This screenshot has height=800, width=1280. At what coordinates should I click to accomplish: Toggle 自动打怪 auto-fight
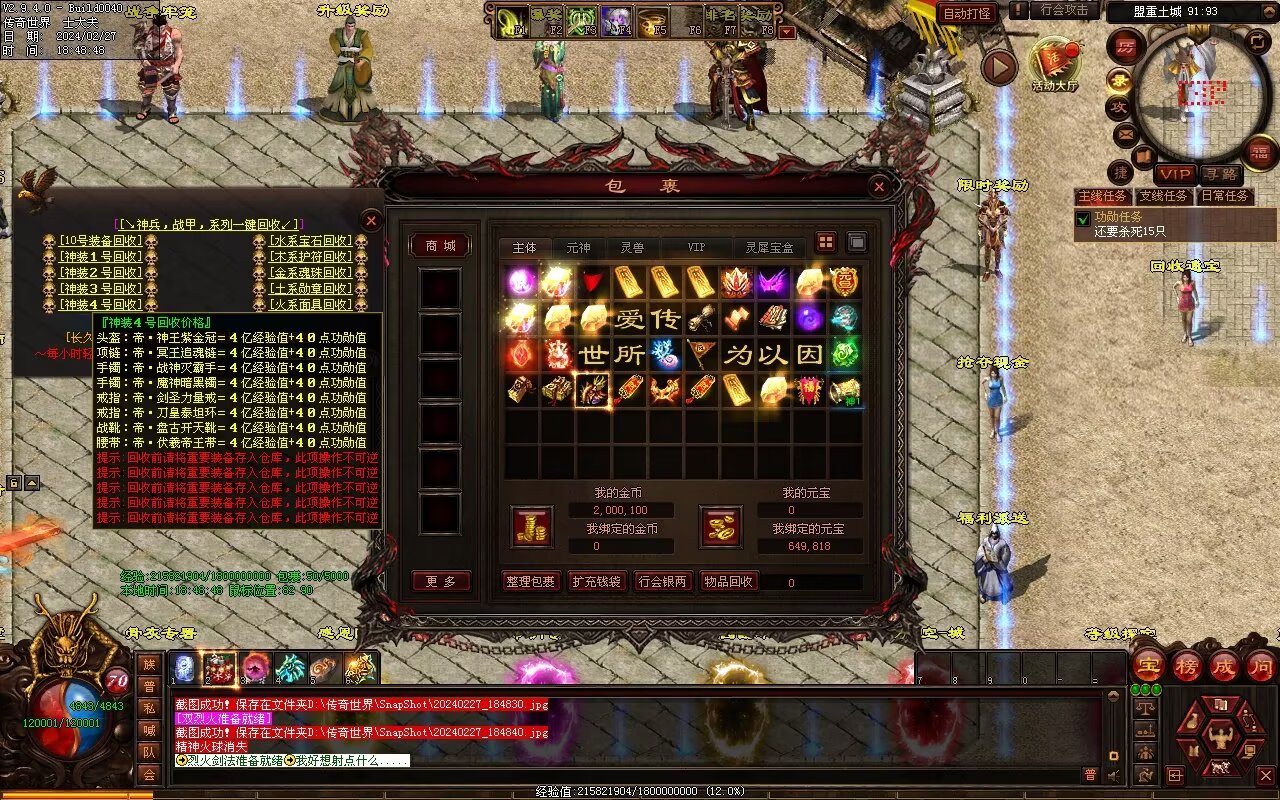967,13
